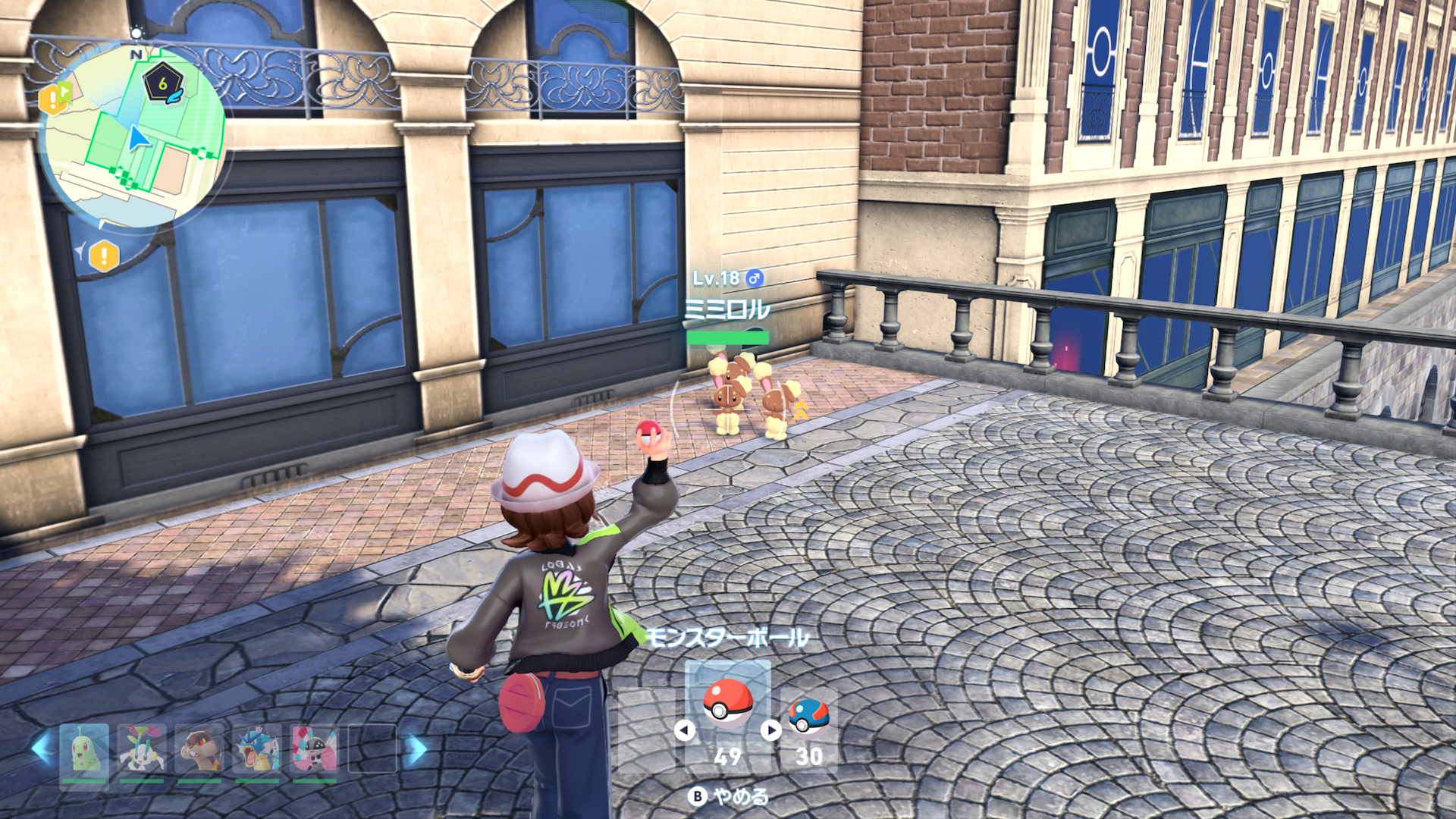Cycle to the next ball type
Screen dimensions: 1456x819
coord(771,730)
